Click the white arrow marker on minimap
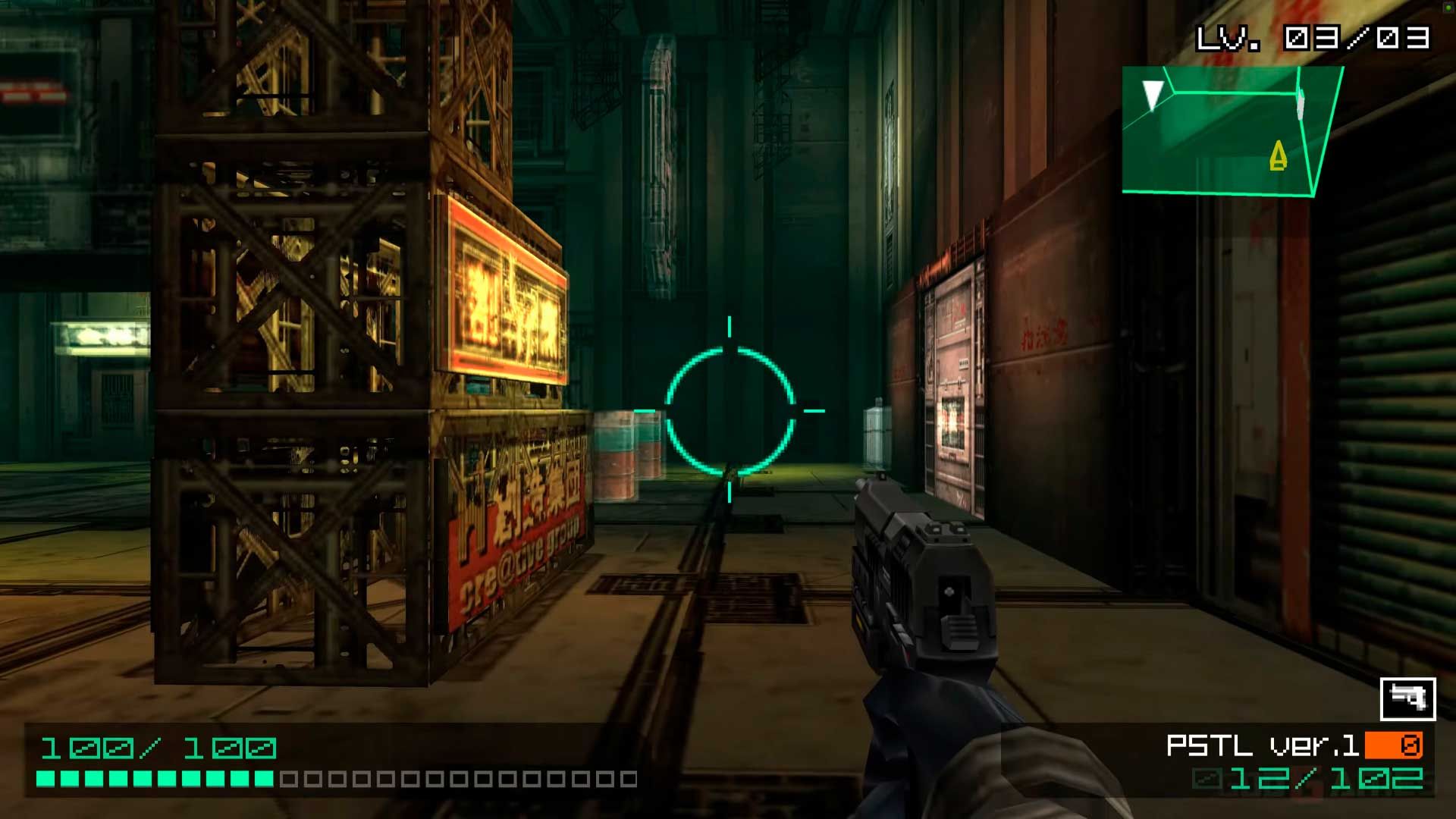 coord(1153,95)
